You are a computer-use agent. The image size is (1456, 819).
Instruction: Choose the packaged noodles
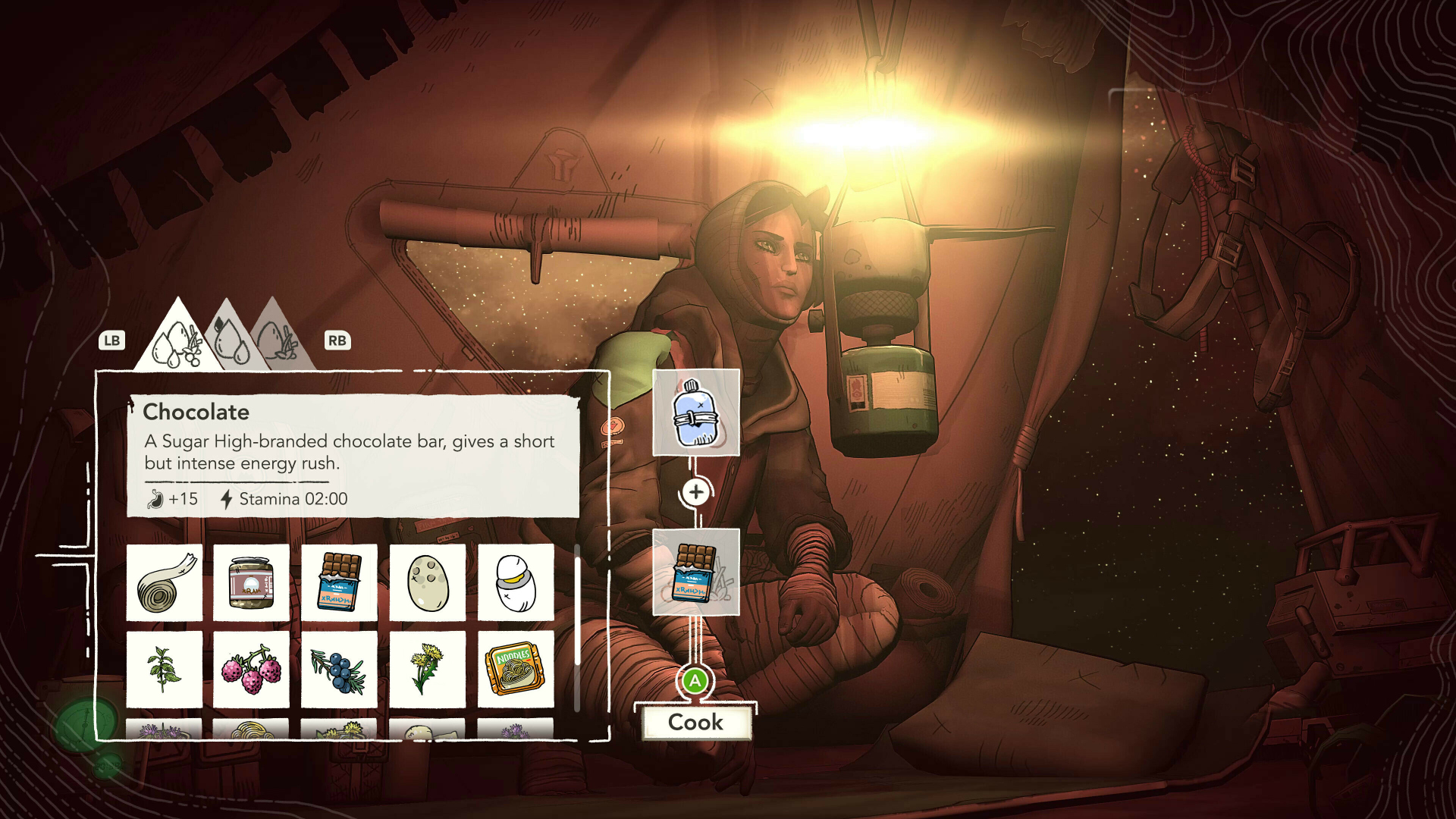(x=516, y=669)
